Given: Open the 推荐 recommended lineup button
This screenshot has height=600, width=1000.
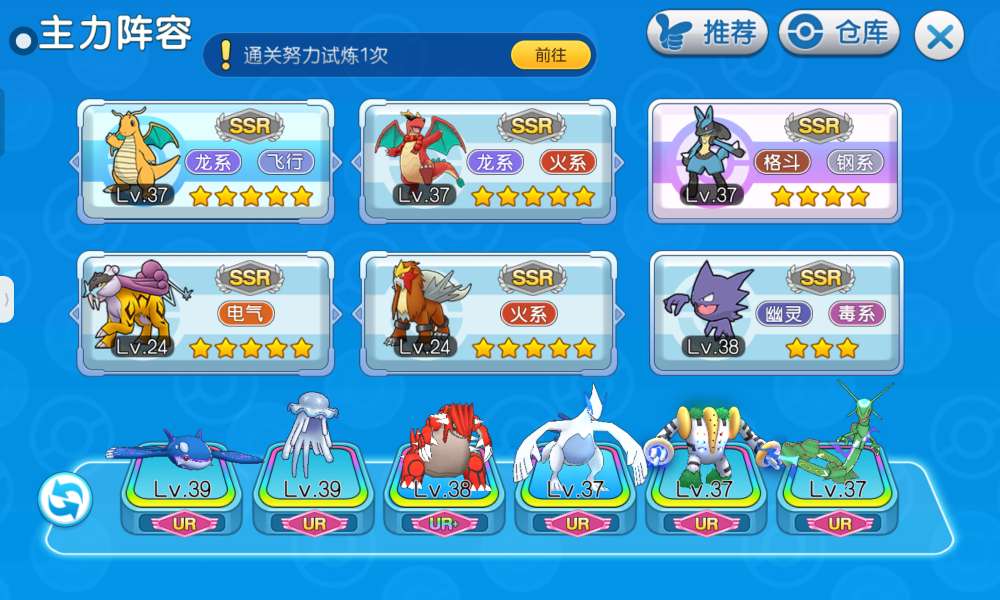Looking at the screenshot, I should tap(706, 34).
